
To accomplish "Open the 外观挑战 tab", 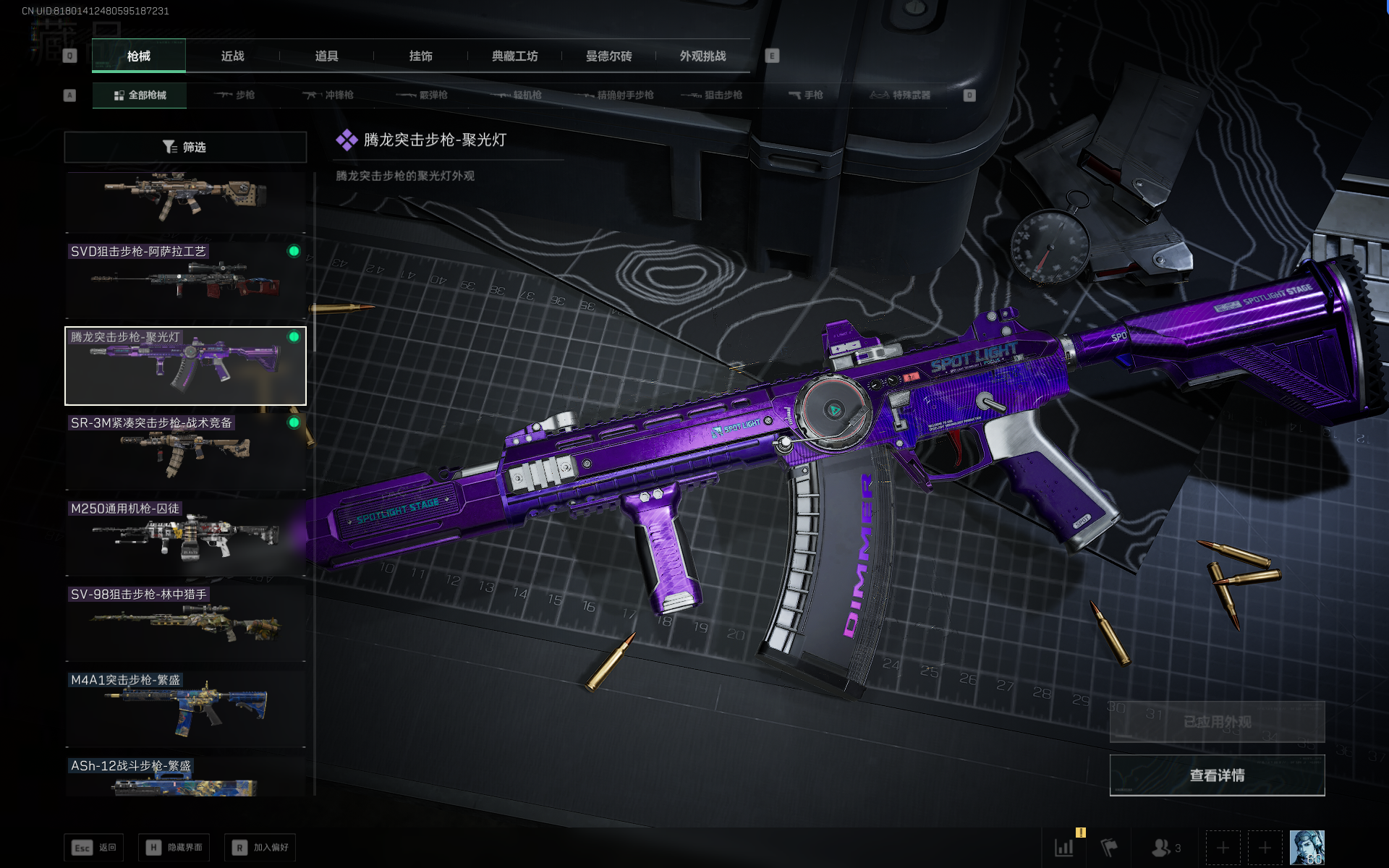I will (702, 56).
